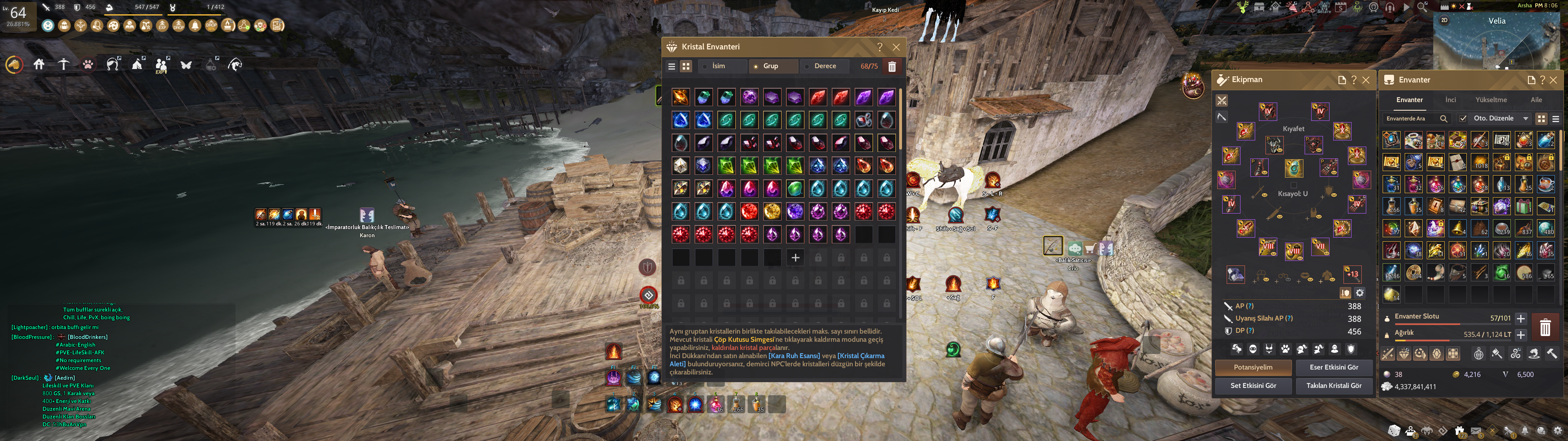
Task: Toggle the Oto. Düzenle checkbox
Action: [1463, 119]
